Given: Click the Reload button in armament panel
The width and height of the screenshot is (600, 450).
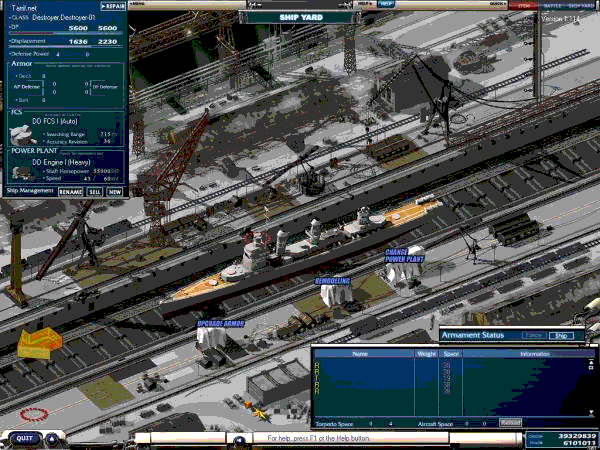Looking at the screenshot, I should tap(511, 423).
